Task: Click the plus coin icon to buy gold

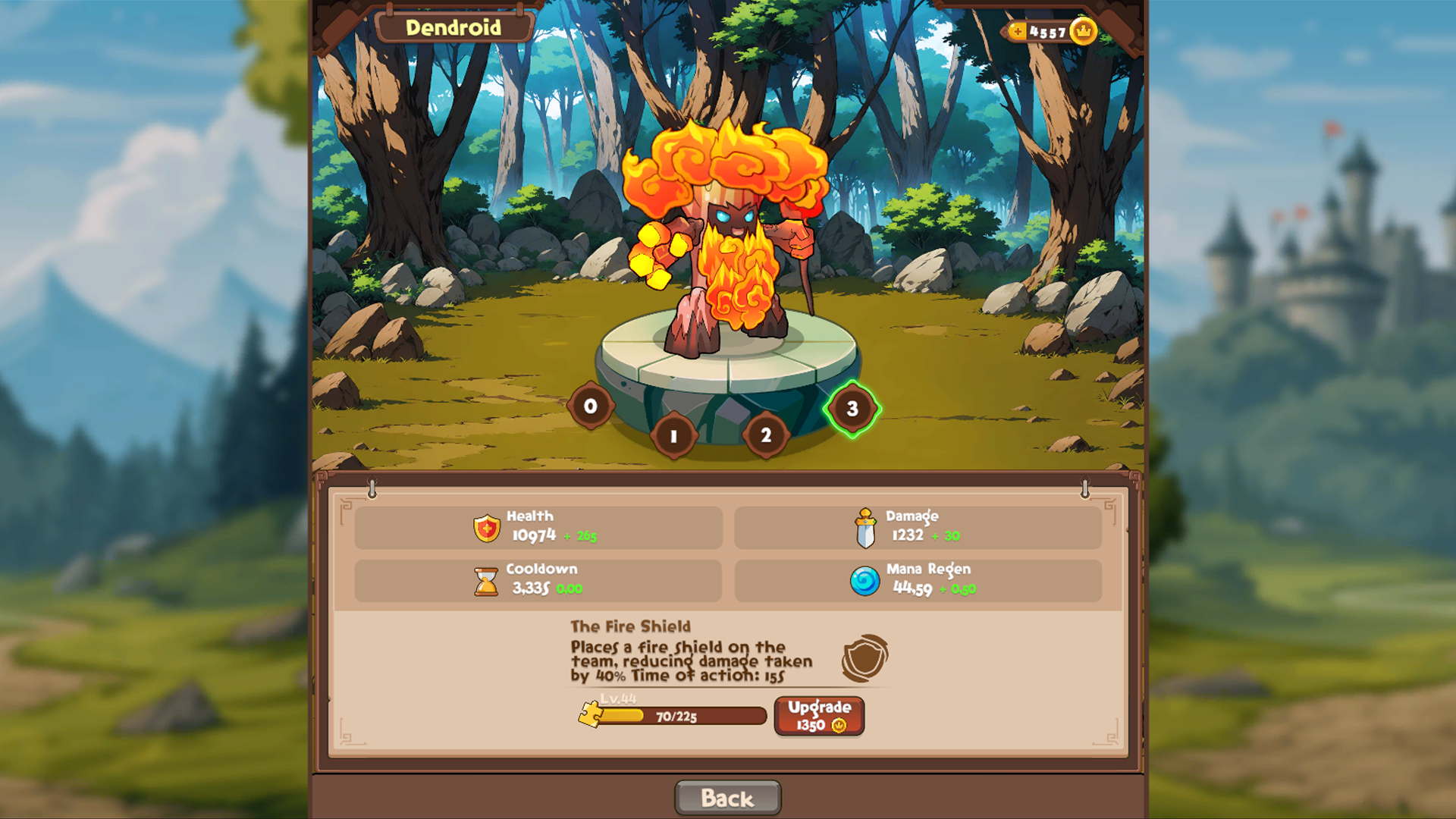Action: 1017,31
